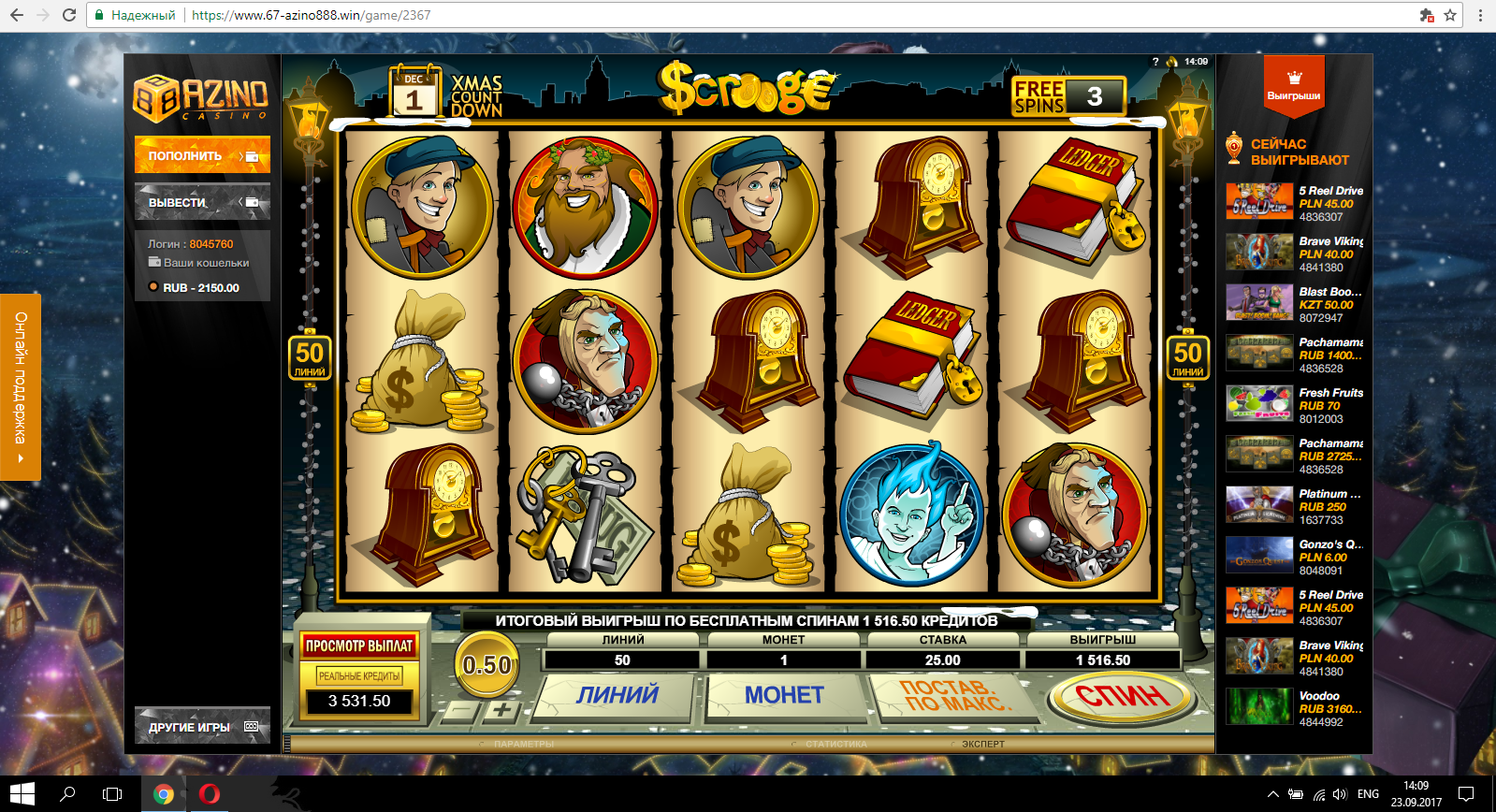Screen dimensions: 1496x812
Task: Open ДРУГИЕ ИГРЫ other games
Action: coord(202,726)
